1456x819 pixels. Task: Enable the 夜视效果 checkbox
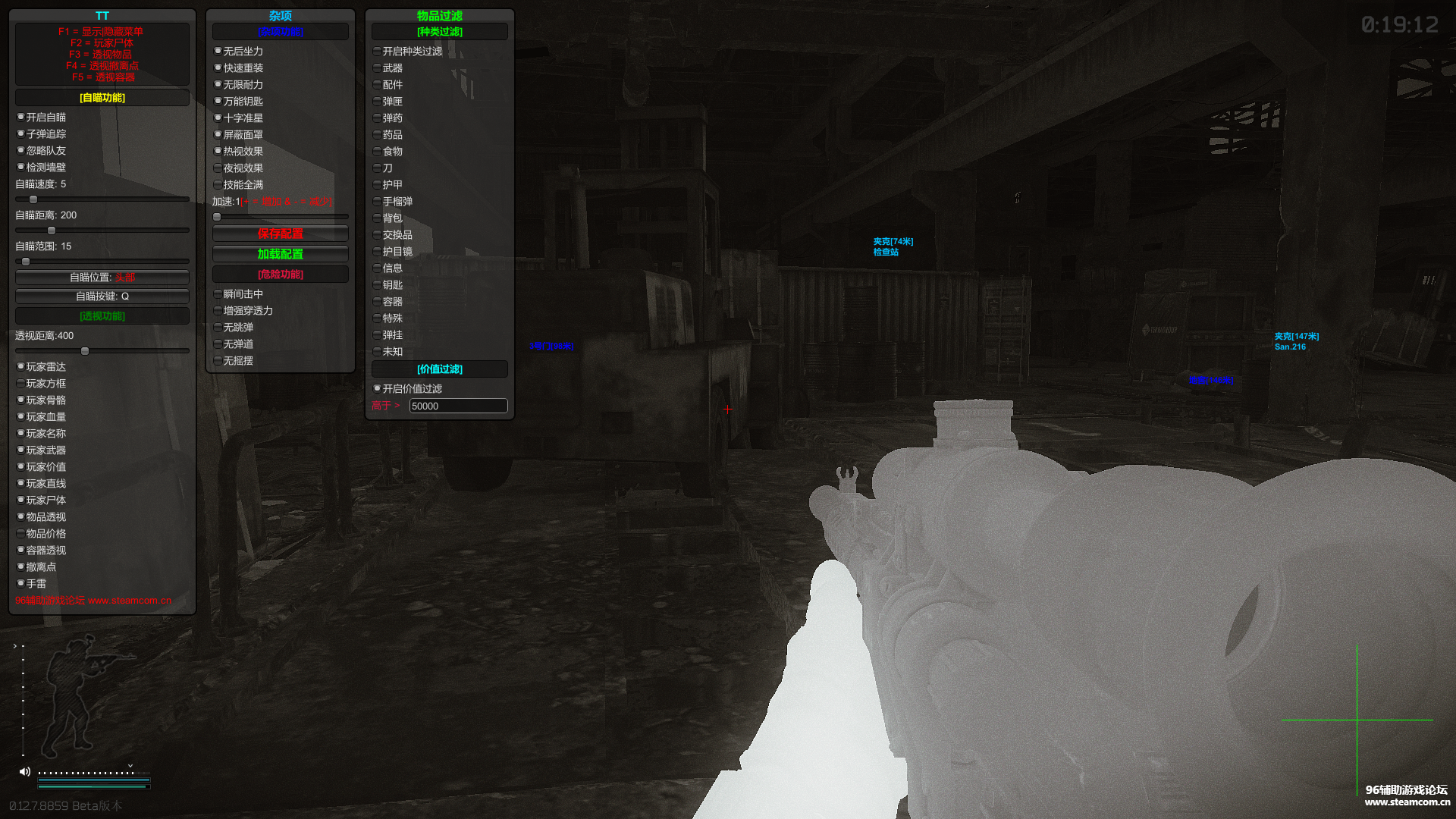click(218, 168)
